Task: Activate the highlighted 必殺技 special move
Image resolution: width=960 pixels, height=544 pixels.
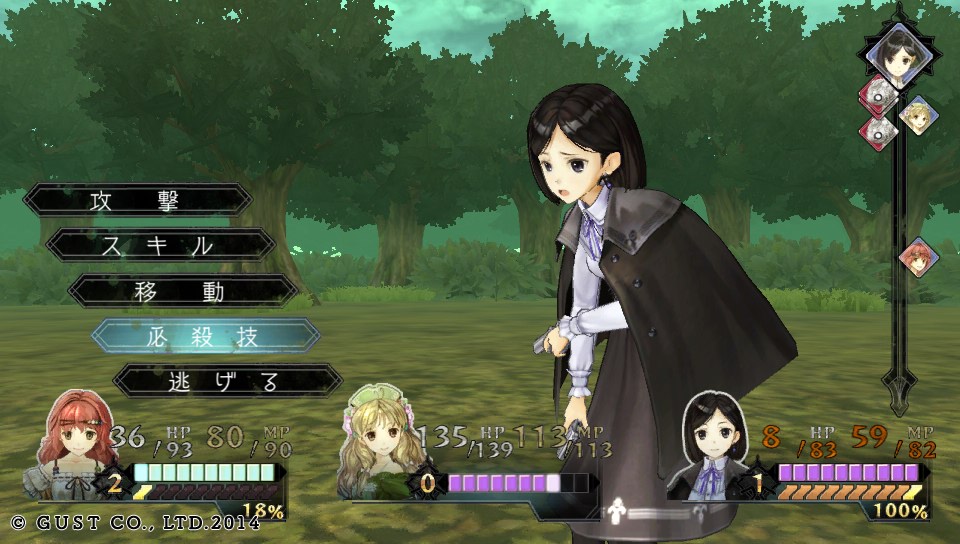Action: (206, 336)
